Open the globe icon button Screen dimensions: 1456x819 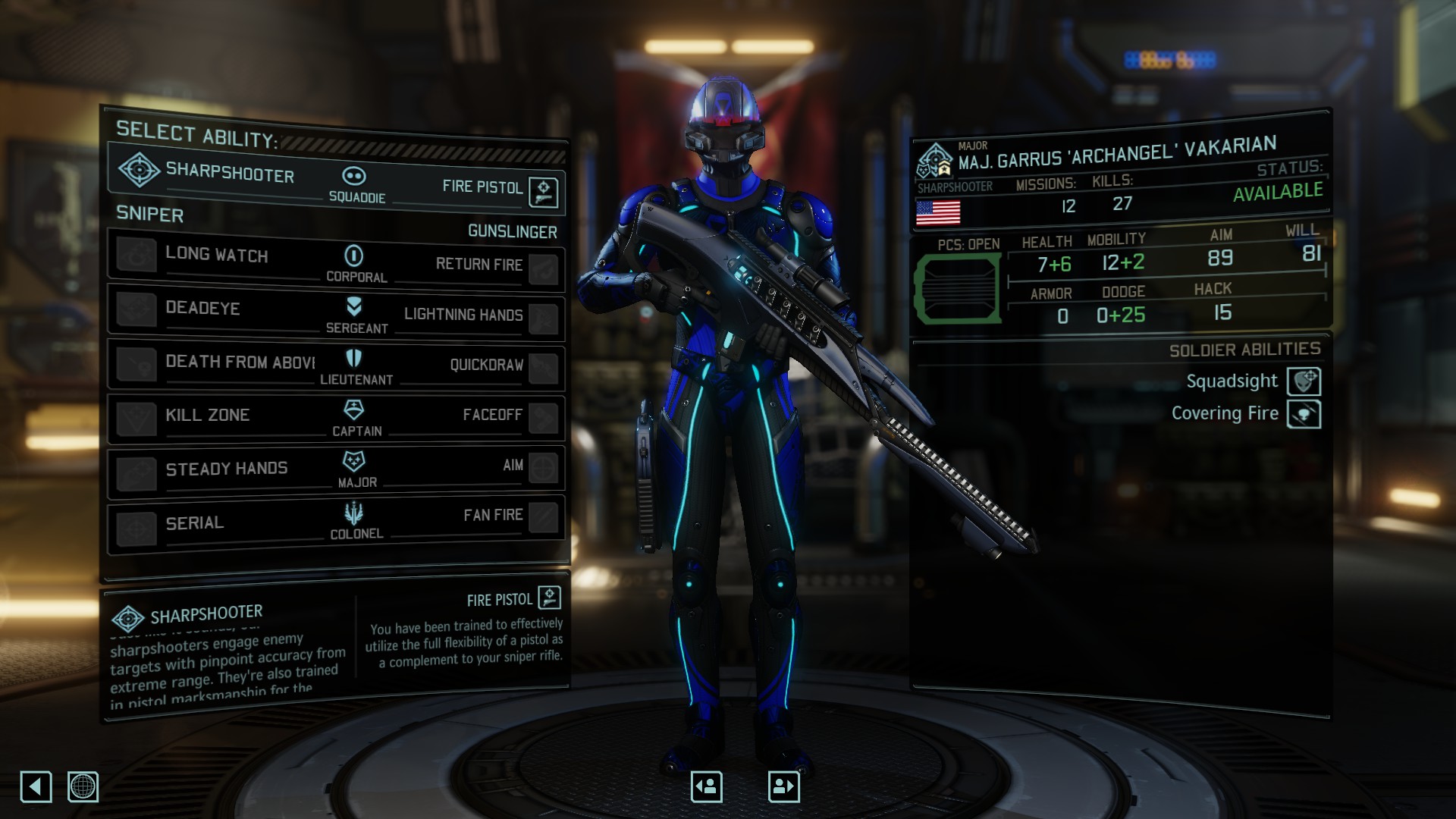click(83, 786)
